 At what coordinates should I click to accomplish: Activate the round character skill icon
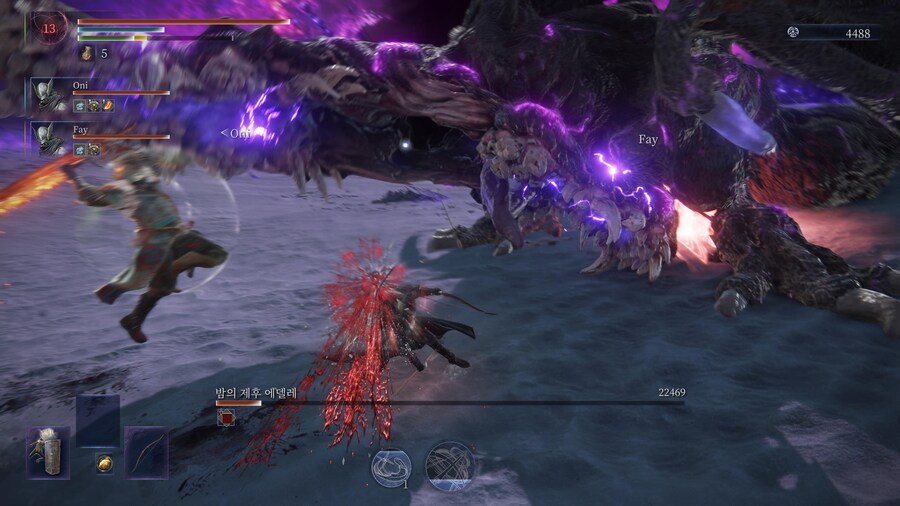390,466
